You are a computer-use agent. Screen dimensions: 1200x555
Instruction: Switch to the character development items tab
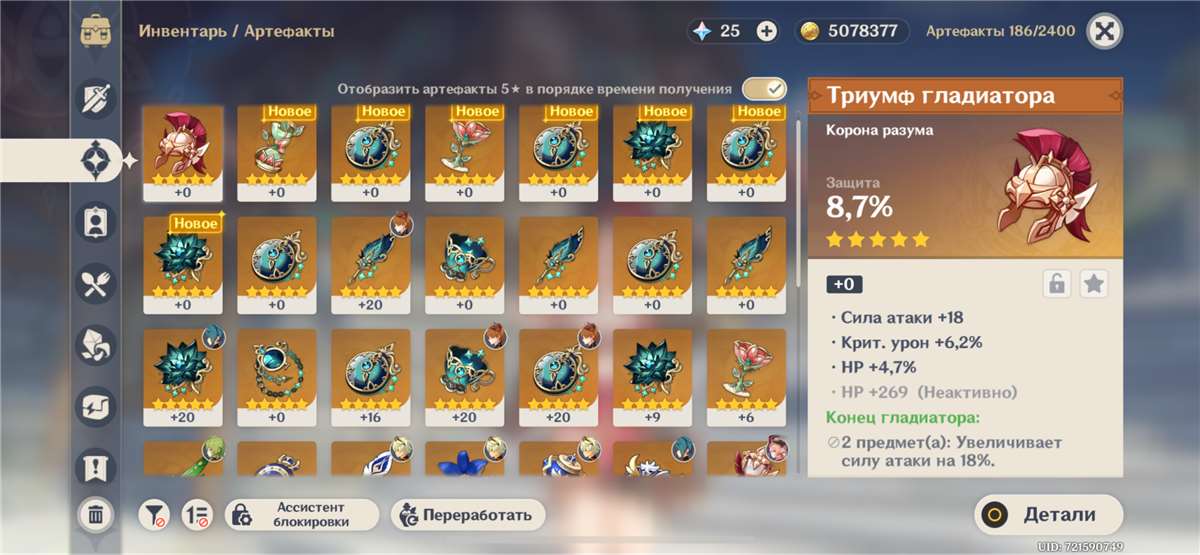[96, 222]
